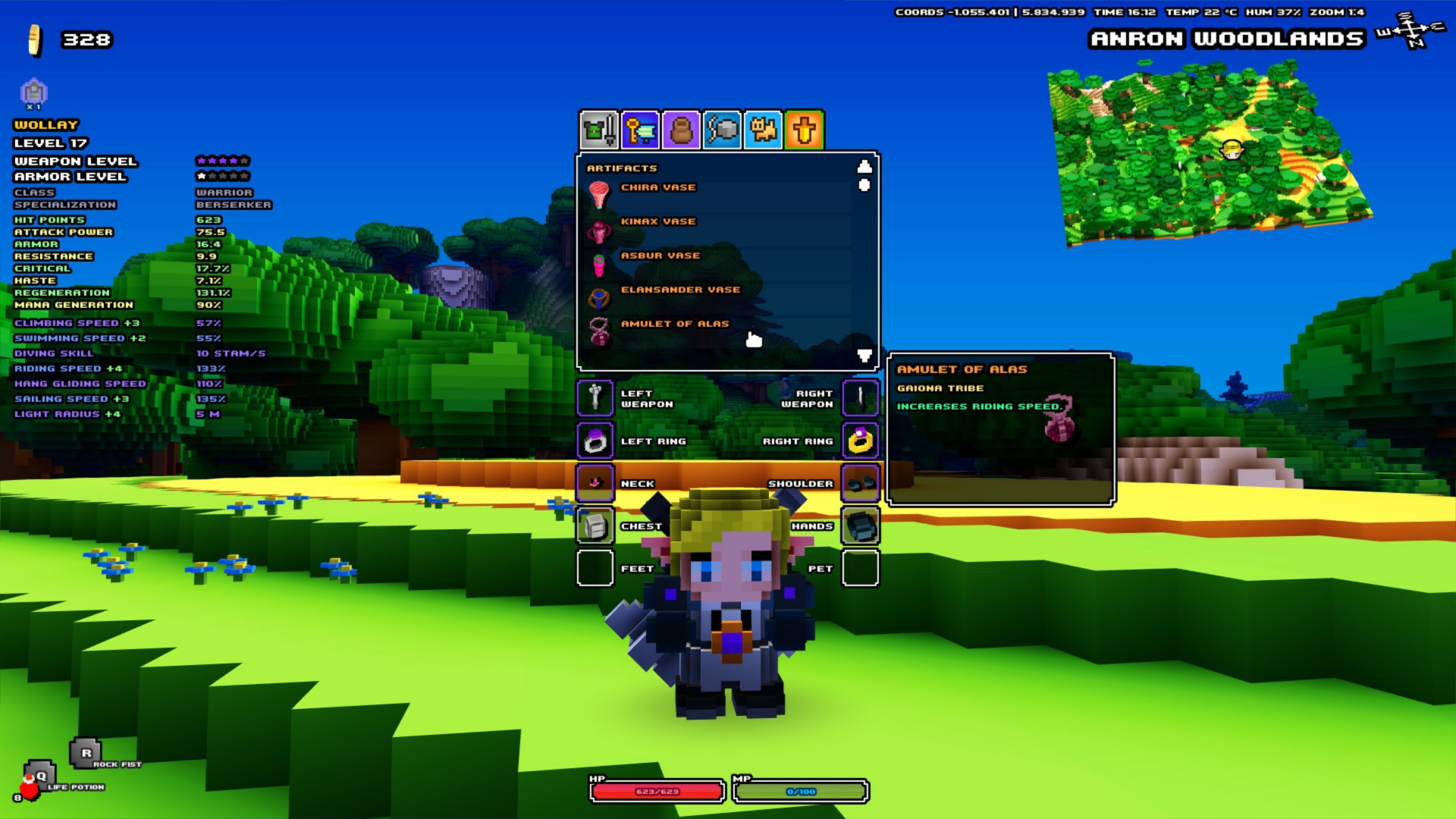Select the right weapon equipment slot
Image resolution: width=1456 pixels, height=819 pixels.
coord(860,398)
